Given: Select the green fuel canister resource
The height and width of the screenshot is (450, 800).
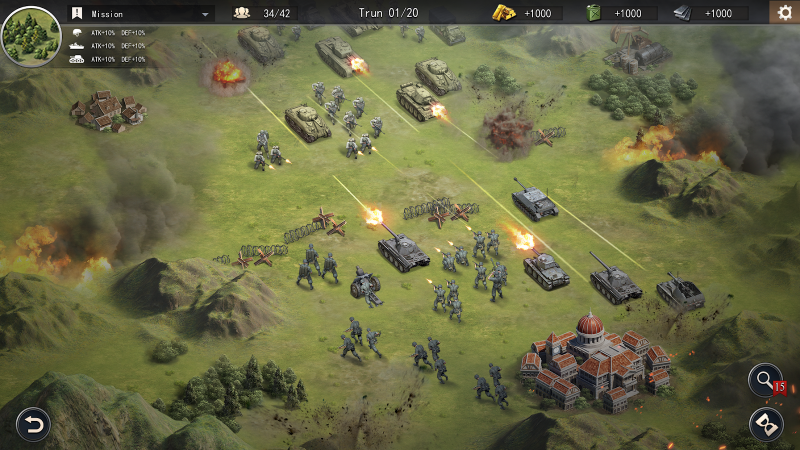Looking at the screenshot, I should (593, 13).
